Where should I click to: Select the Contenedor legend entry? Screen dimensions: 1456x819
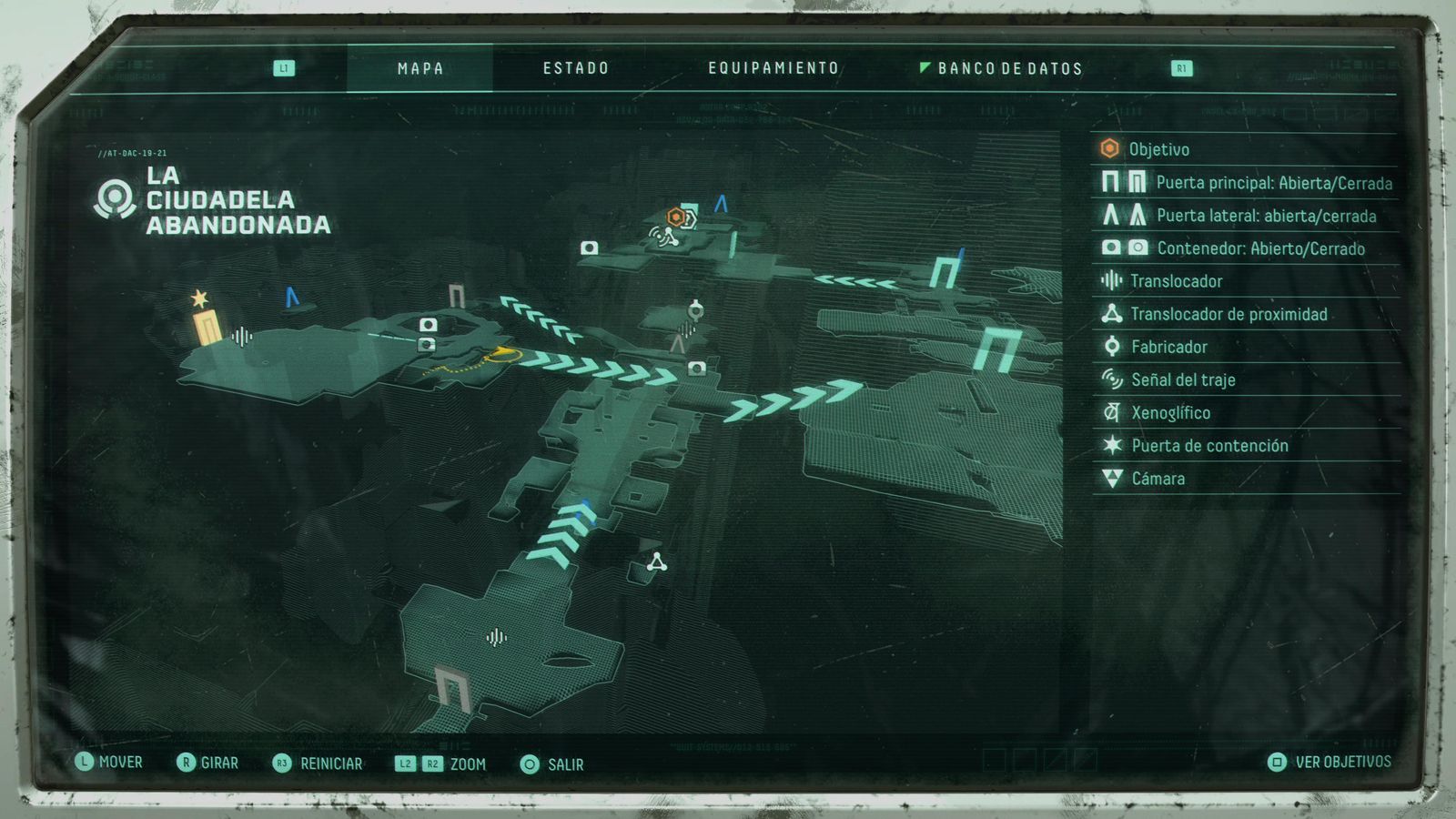tap(1260, 248)
